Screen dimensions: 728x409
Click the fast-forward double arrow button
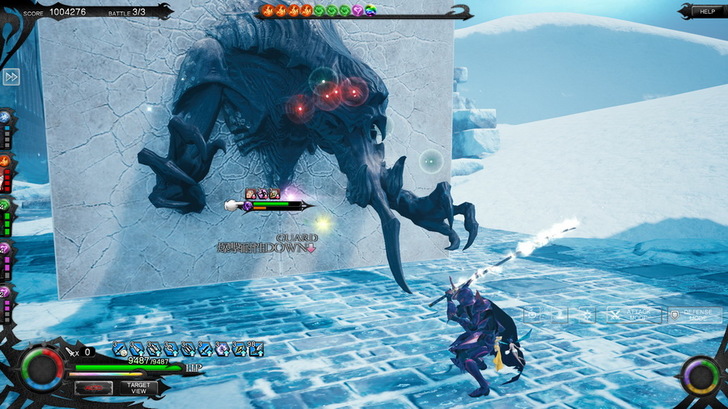11,77
